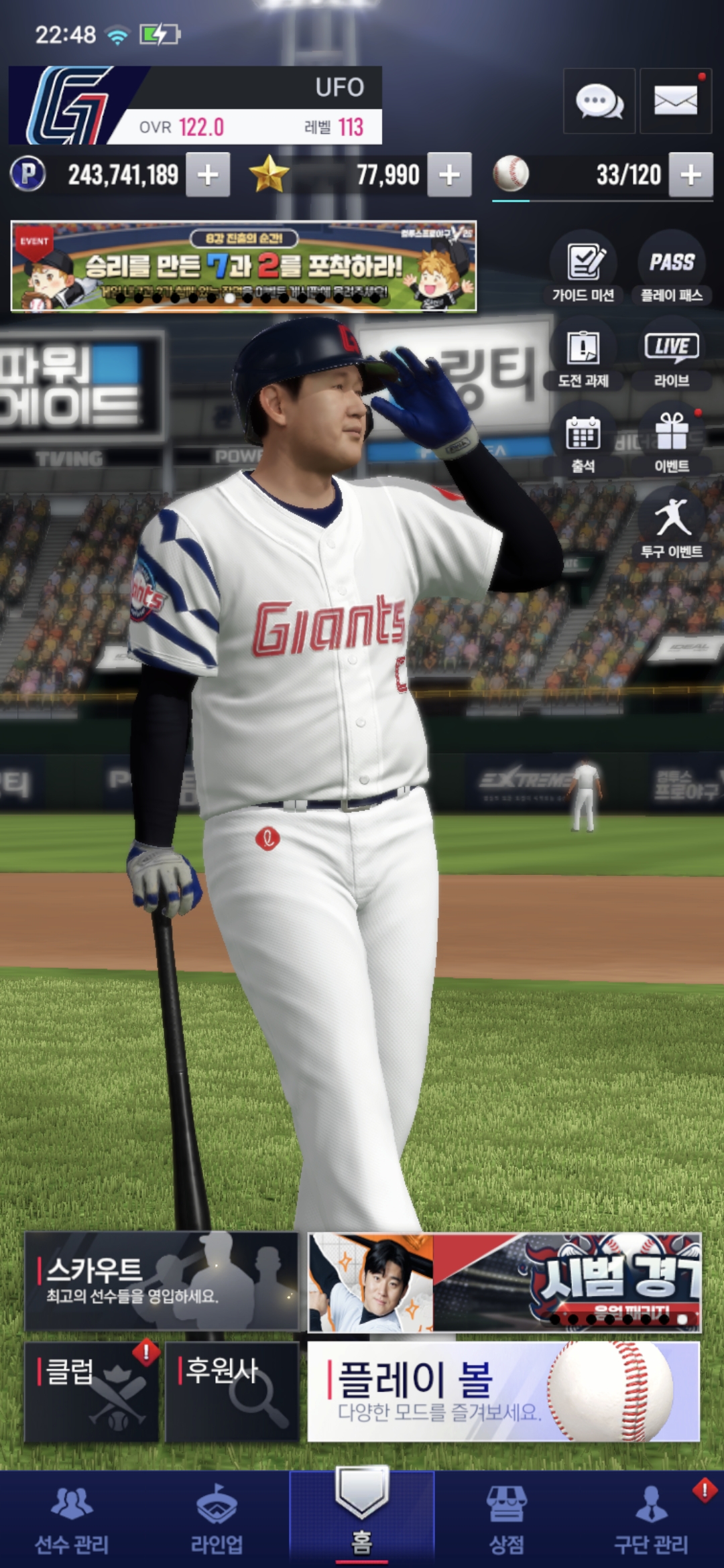Open the 후원사 sponsor menu
The height and width of the screenshot is (1568, 724).
232,1392
